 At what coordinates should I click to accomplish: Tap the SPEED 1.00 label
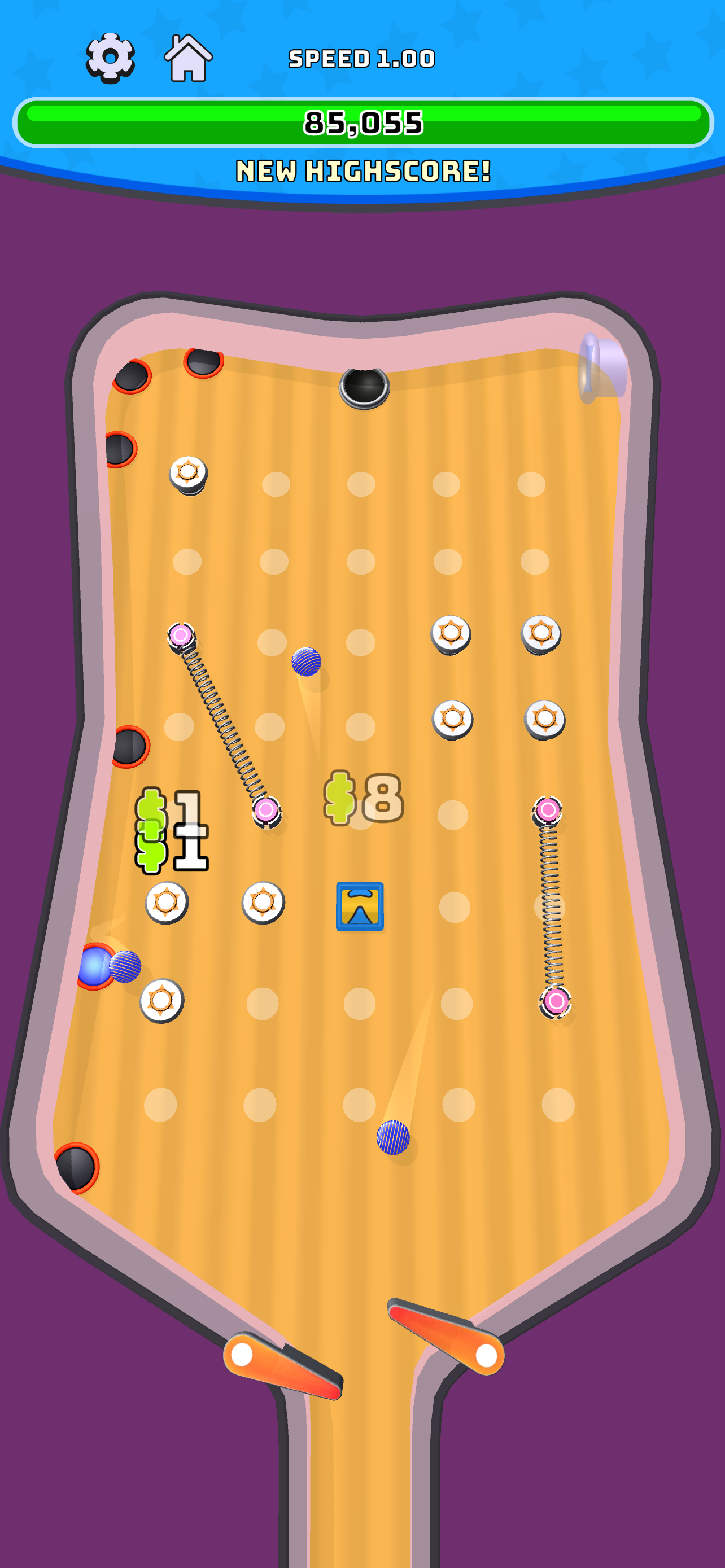(x=361, y=58)
